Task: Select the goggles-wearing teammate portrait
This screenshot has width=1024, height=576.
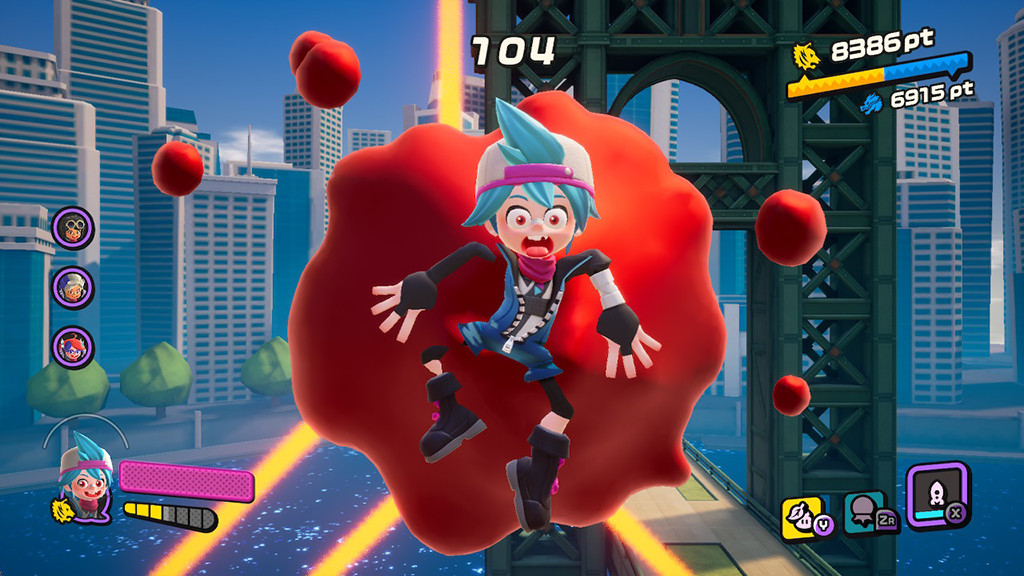Action: click(x=73, y=228)
